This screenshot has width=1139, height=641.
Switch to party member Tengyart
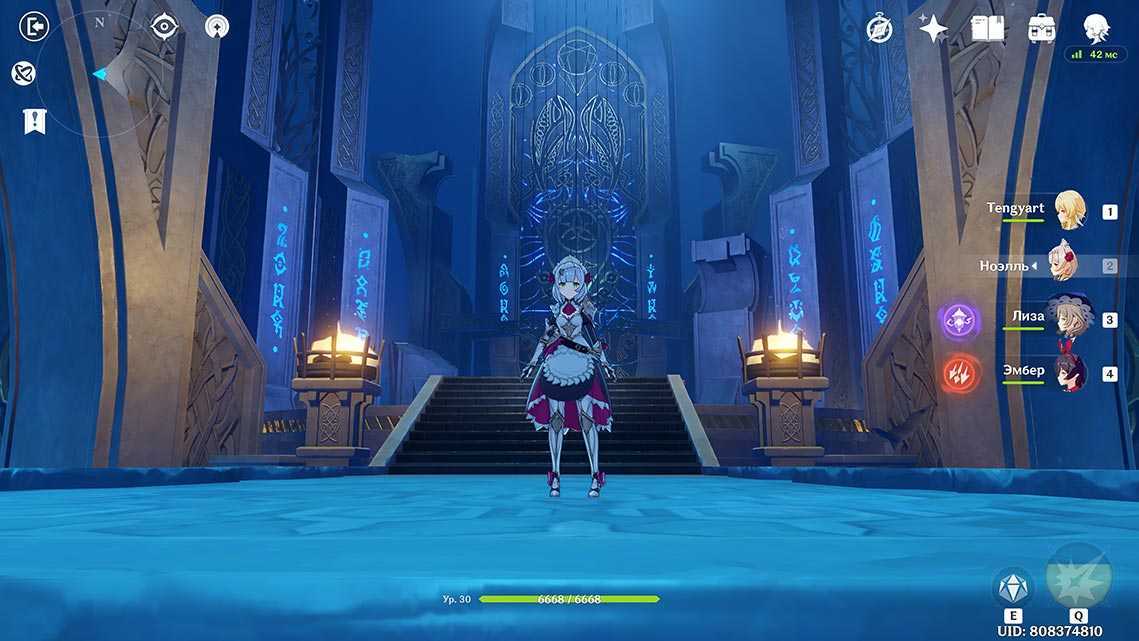1069,210
